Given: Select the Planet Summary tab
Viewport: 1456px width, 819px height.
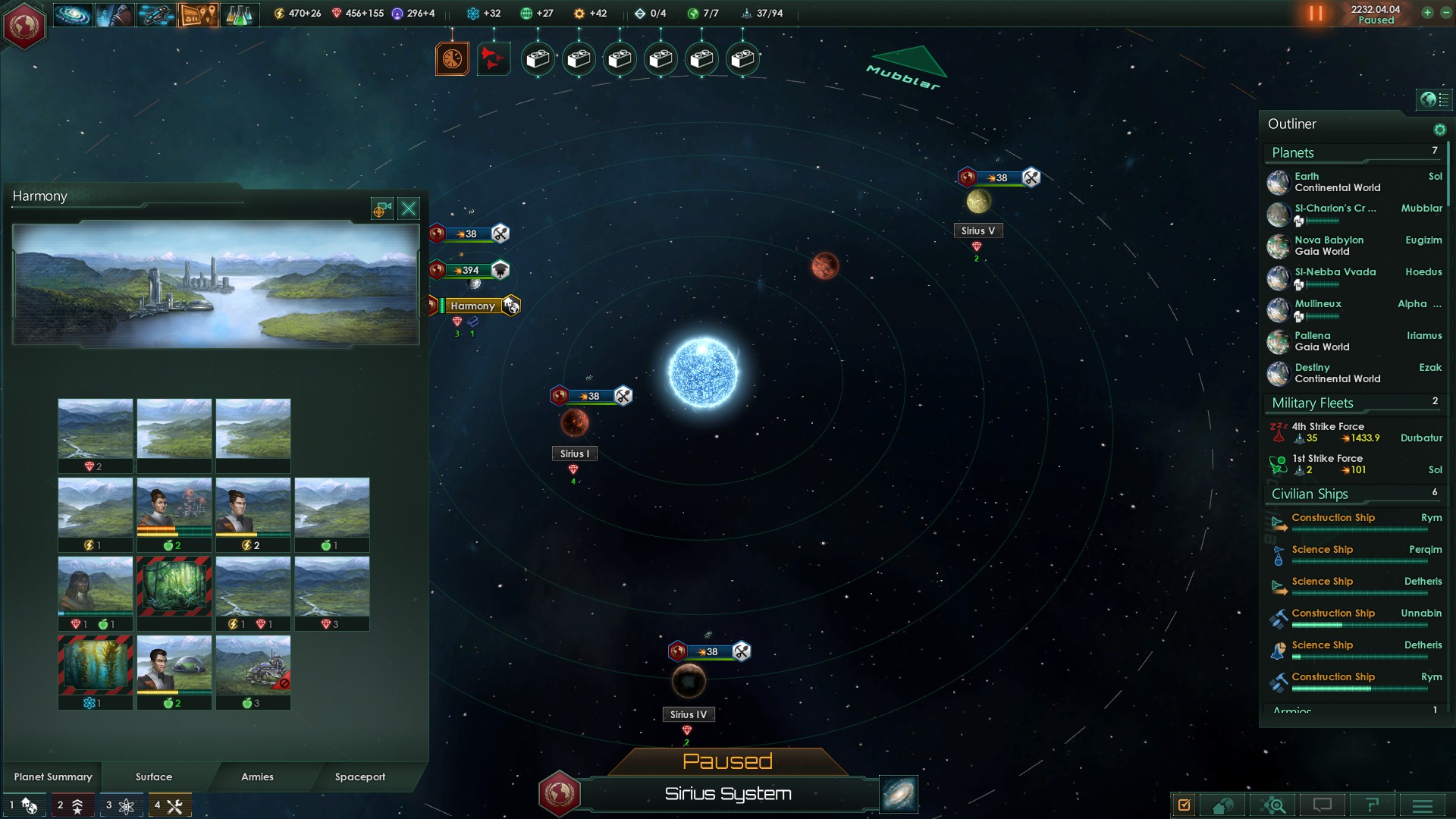Looking at the screenshot, I should [53, 777].
